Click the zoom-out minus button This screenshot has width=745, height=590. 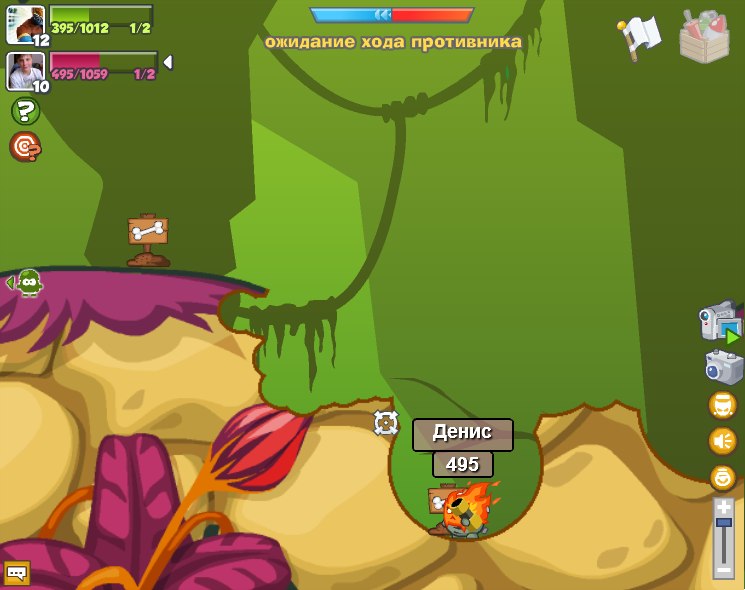(723, 569)
